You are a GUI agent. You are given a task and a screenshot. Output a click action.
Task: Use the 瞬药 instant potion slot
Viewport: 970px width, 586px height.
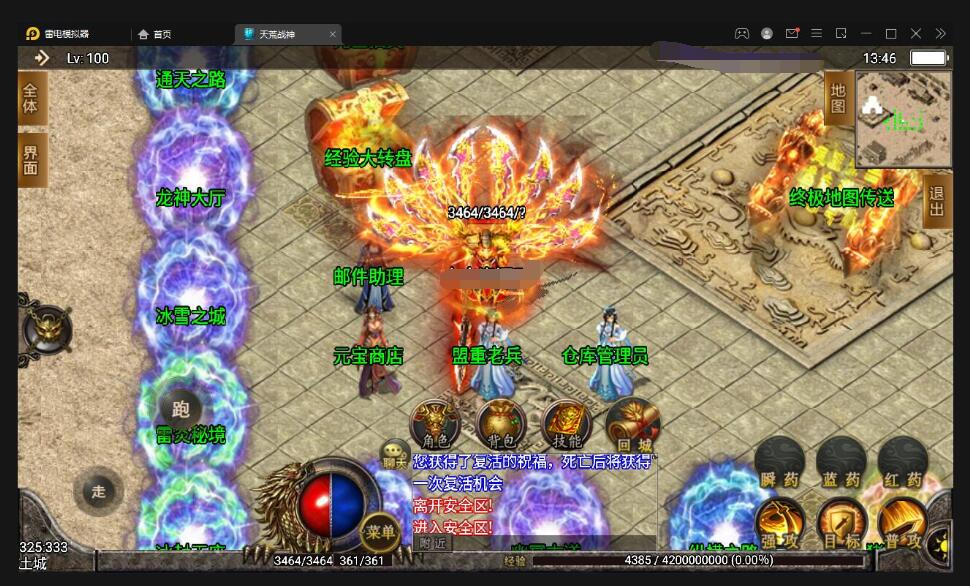pos(779,463)
